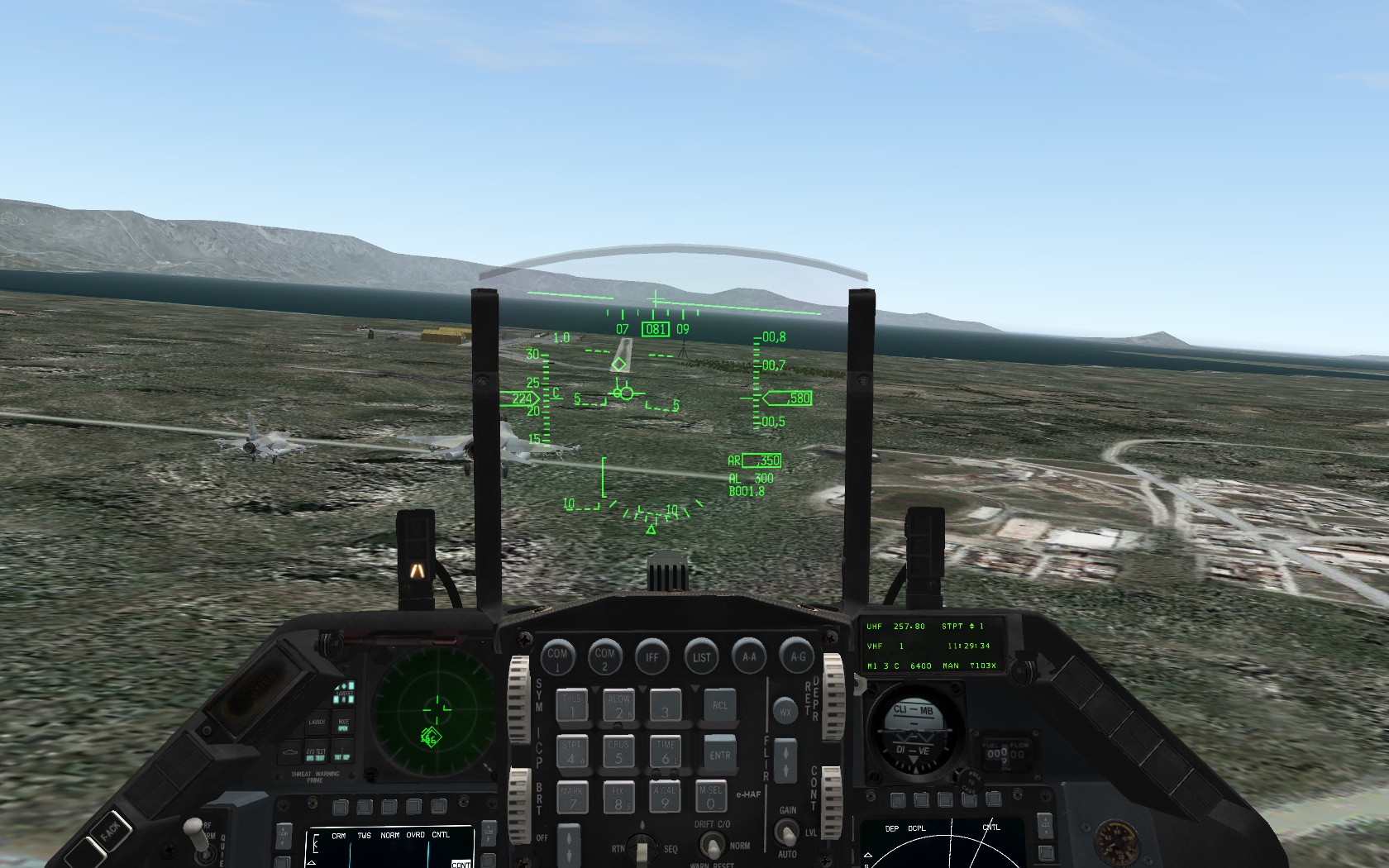This screenshot has width=1389, height=868.
Task: Toggle the threat warning MODE OPEN button
Action: tap(343, 725)
